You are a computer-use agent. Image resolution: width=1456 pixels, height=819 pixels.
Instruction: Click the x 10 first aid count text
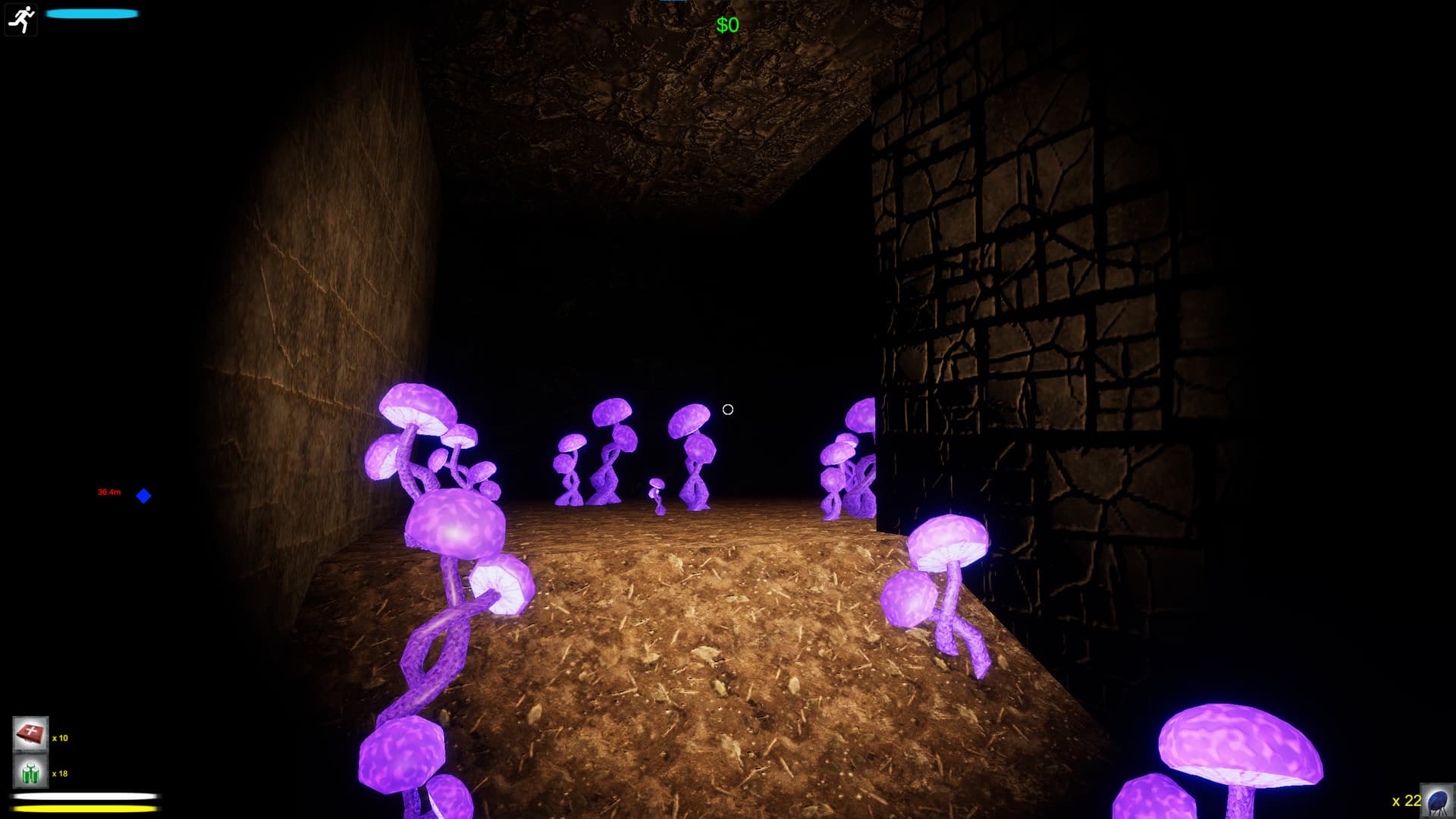coord(58,736)
